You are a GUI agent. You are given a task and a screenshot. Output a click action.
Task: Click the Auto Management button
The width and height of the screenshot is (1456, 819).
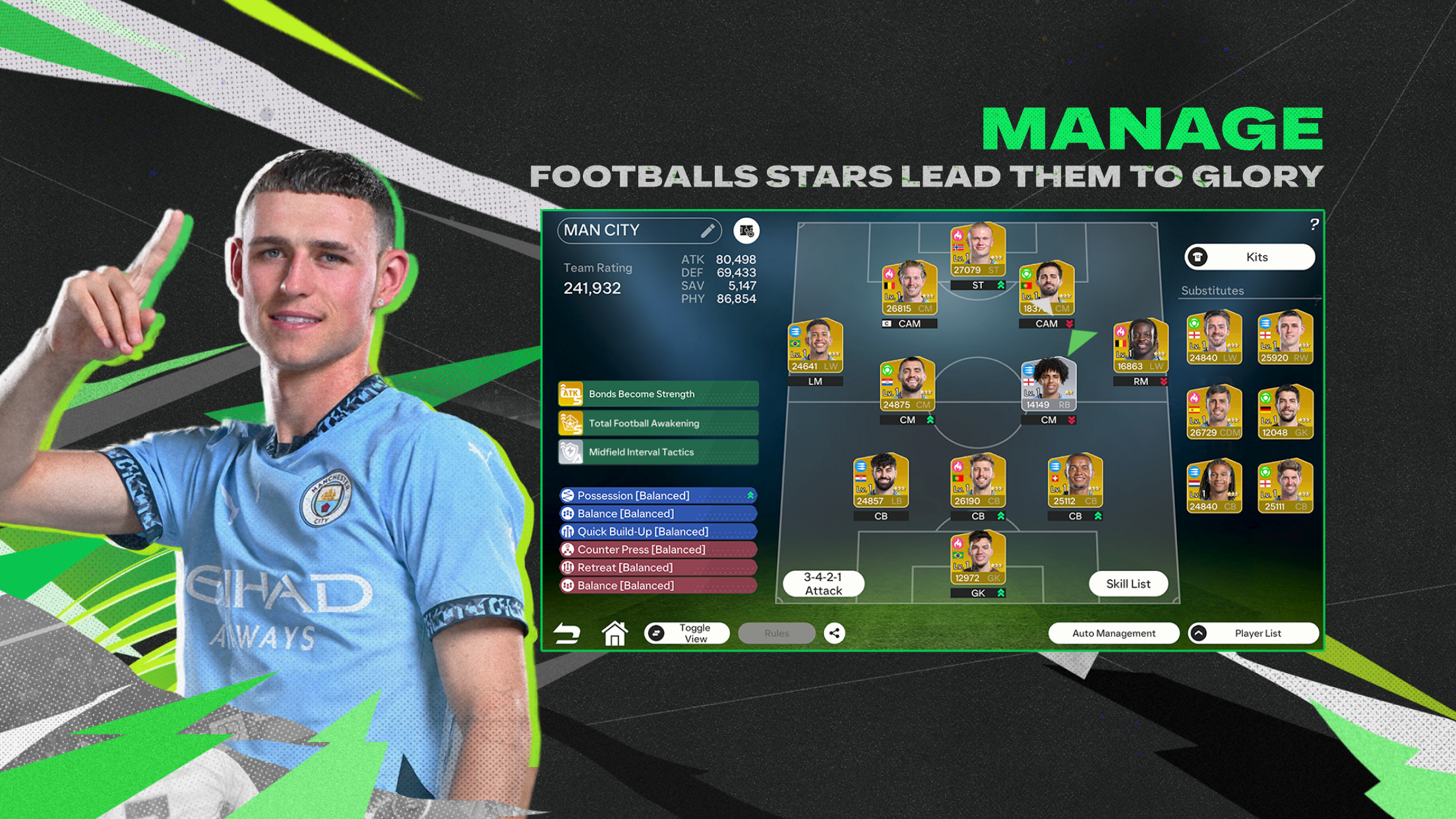[x=1113, y=632]
